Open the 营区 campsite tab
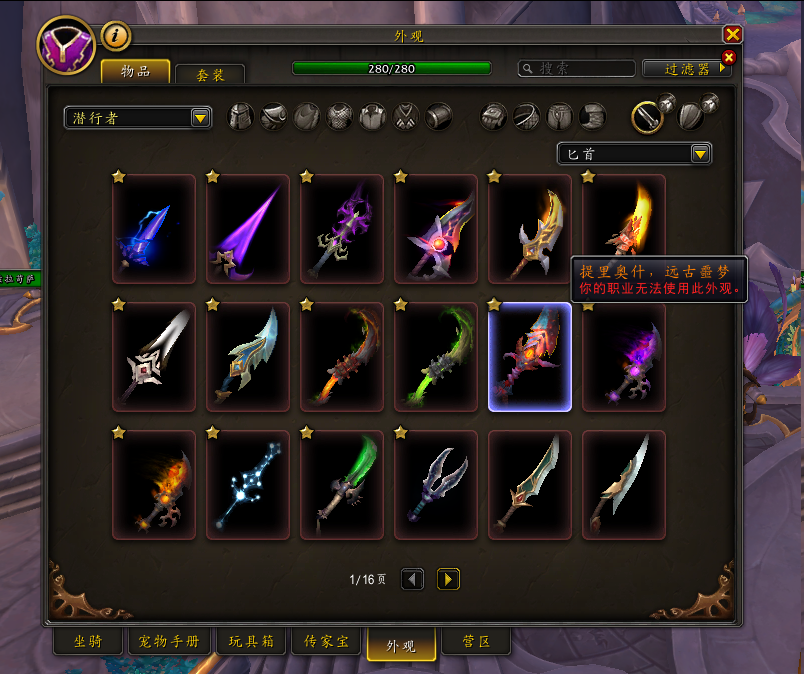 [x=476, y=642]
